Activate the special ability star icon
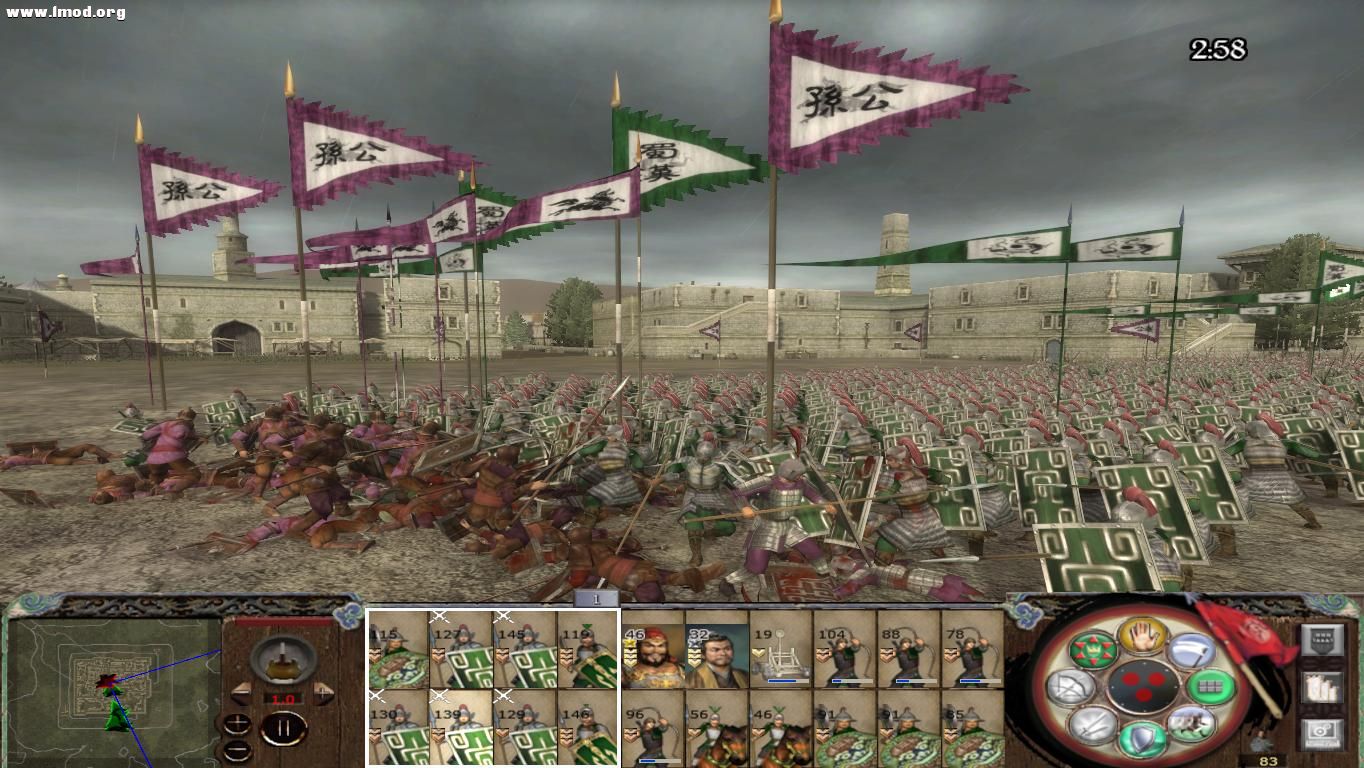 click(x=1095, y=648)
